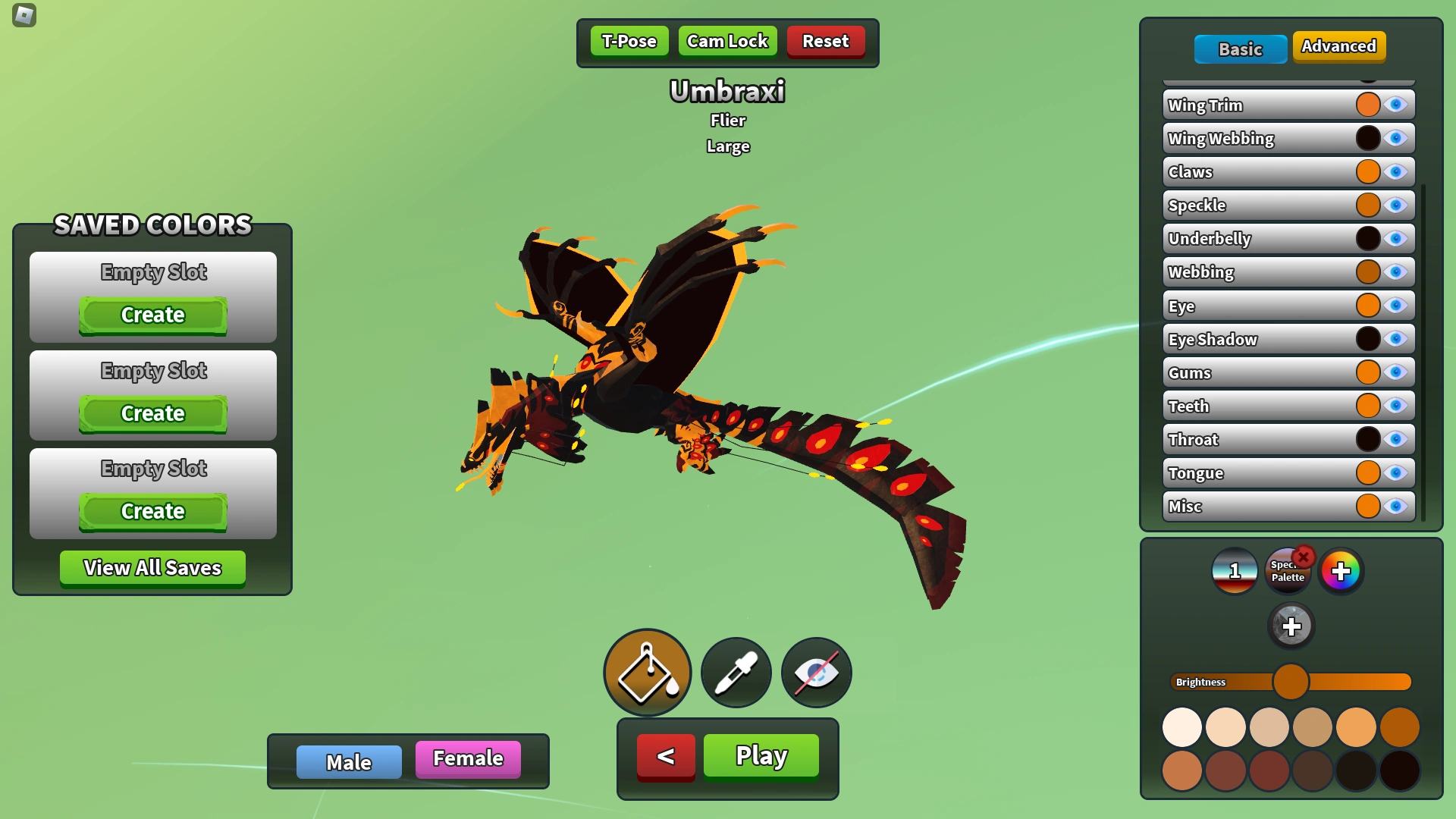Select saved palette slot 1
This screenshot has height=819, width=1456.
coord(1235,571)
